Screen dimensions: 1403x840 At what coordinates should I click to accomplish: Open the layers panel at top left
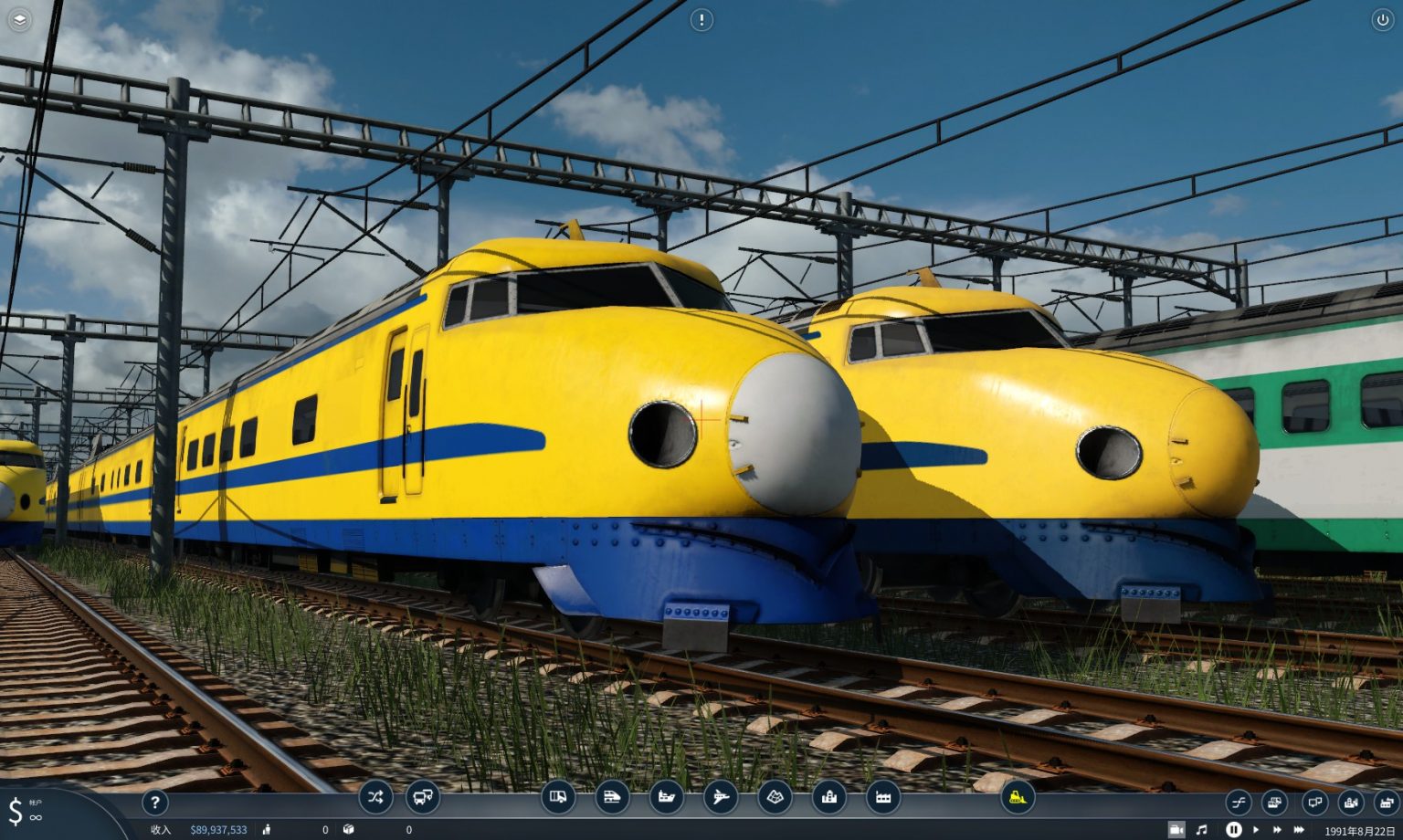tap(20, 19)
